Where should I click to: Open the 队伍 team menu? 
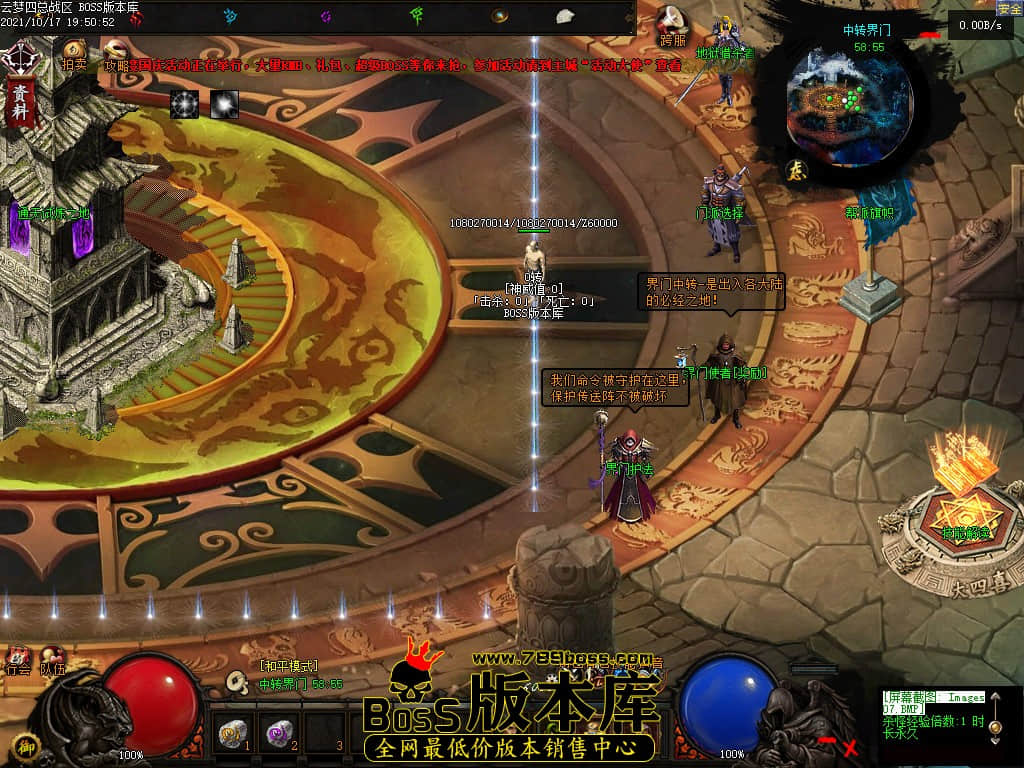pyautogui.click(x=53, y=662)
